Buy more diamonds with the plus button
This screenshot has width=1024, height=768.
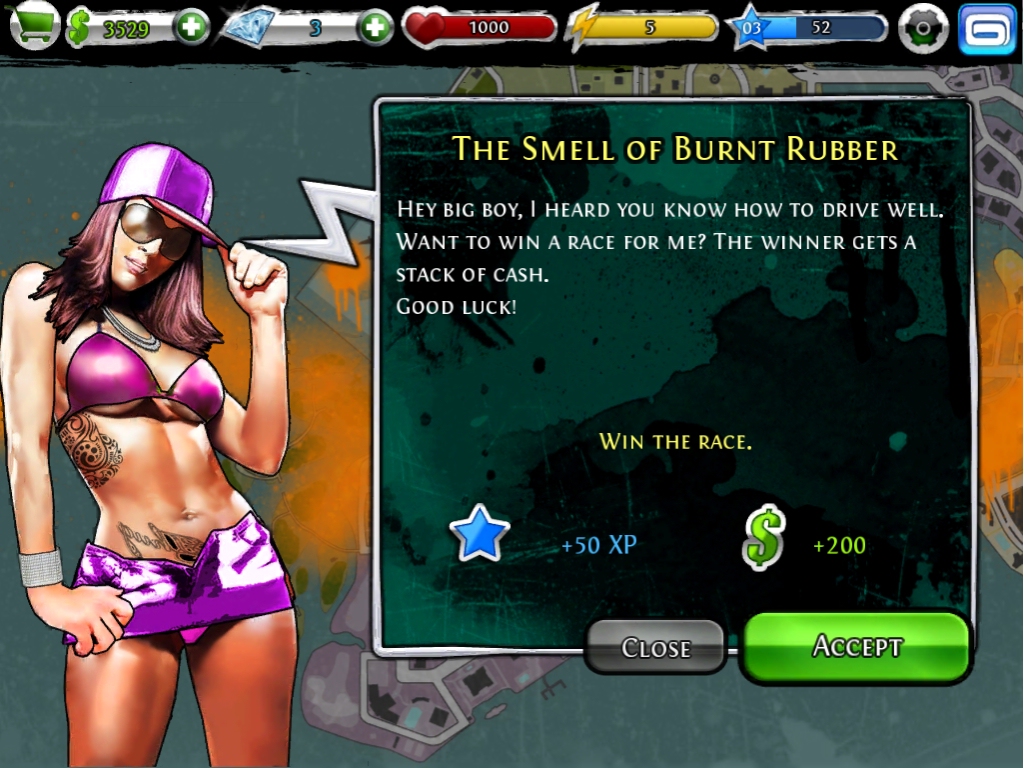pyautogui.click(x=375, y=28)
